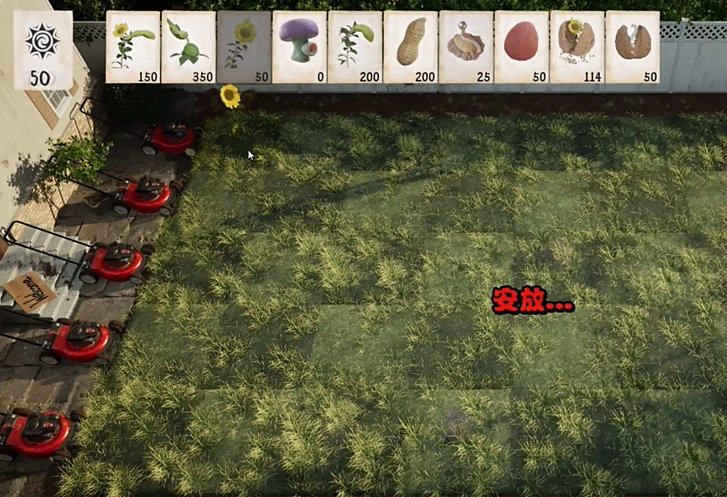The height and width of the screenshot is (497, 727).
Task: Choose the 114-cost sunflower in dirt card
Action: 577,46
